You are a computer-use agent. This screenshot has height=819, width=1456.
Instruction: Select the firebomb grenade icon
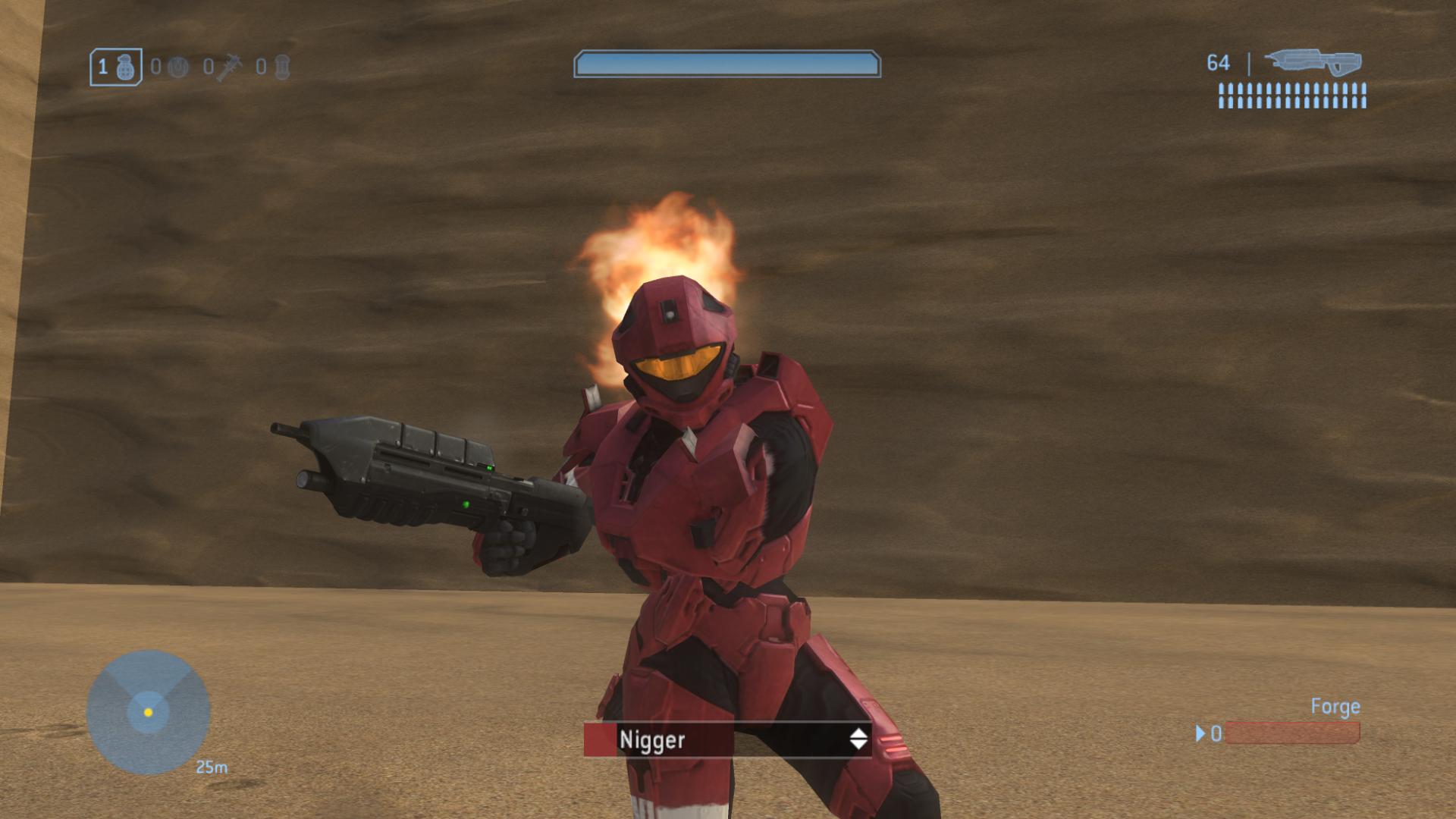(x=282, y=67)
